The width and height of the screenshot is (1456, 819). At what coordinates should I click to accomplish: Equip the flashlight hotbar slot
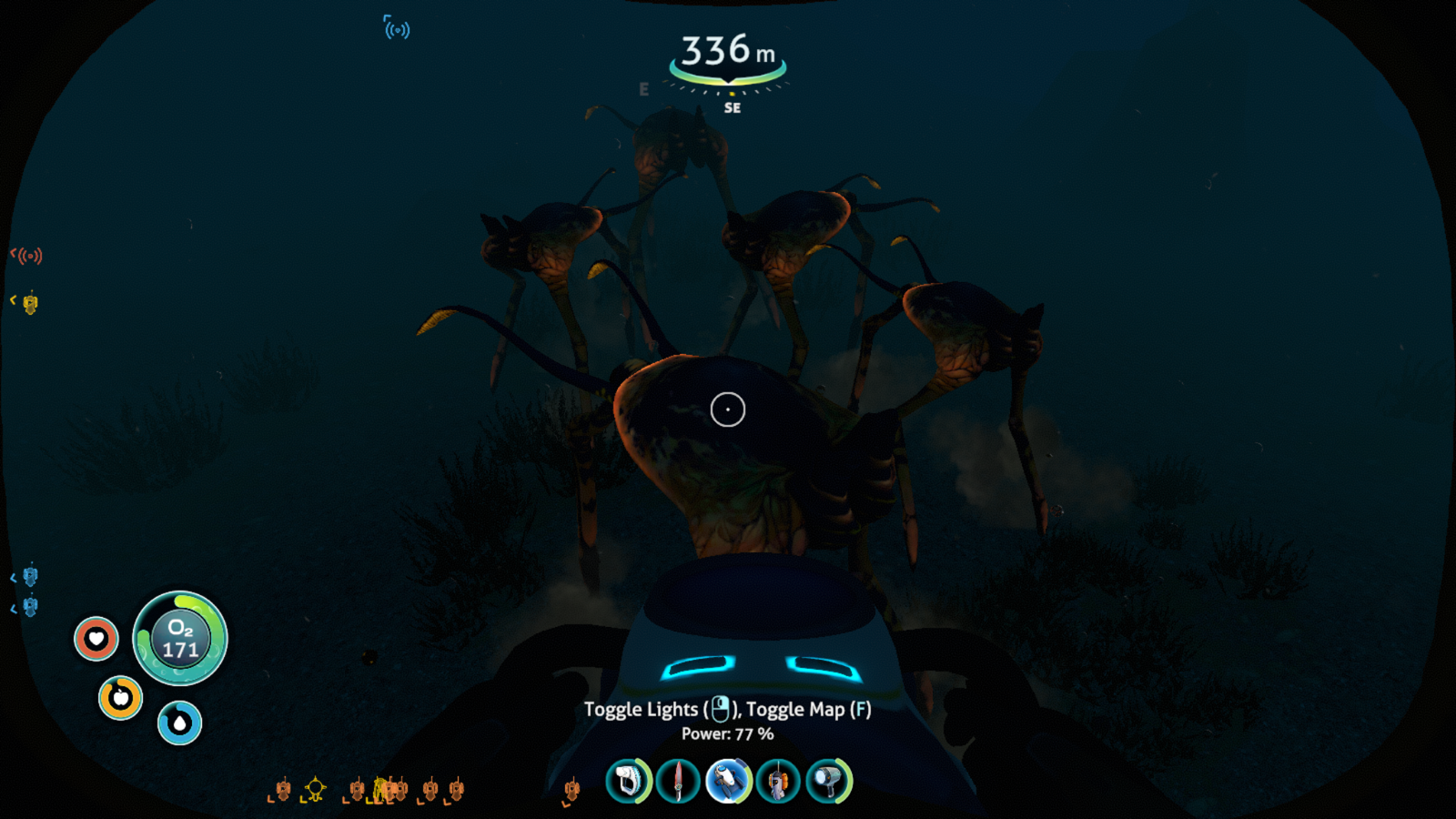point(828,781)
